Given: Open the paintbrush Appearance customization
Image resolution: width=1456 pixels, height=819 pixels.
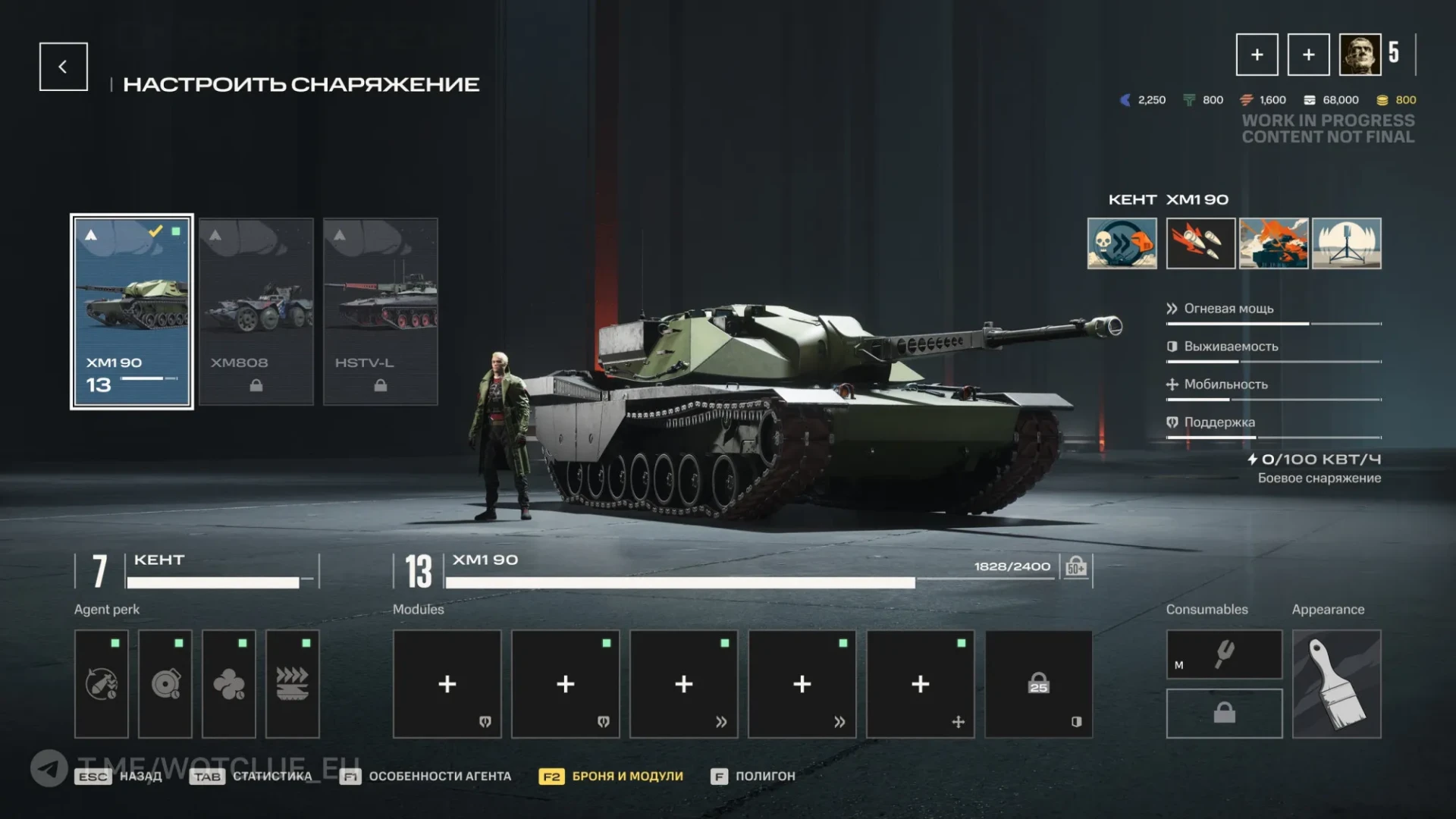Looking at the screenshot, I should pos(1336,684).
